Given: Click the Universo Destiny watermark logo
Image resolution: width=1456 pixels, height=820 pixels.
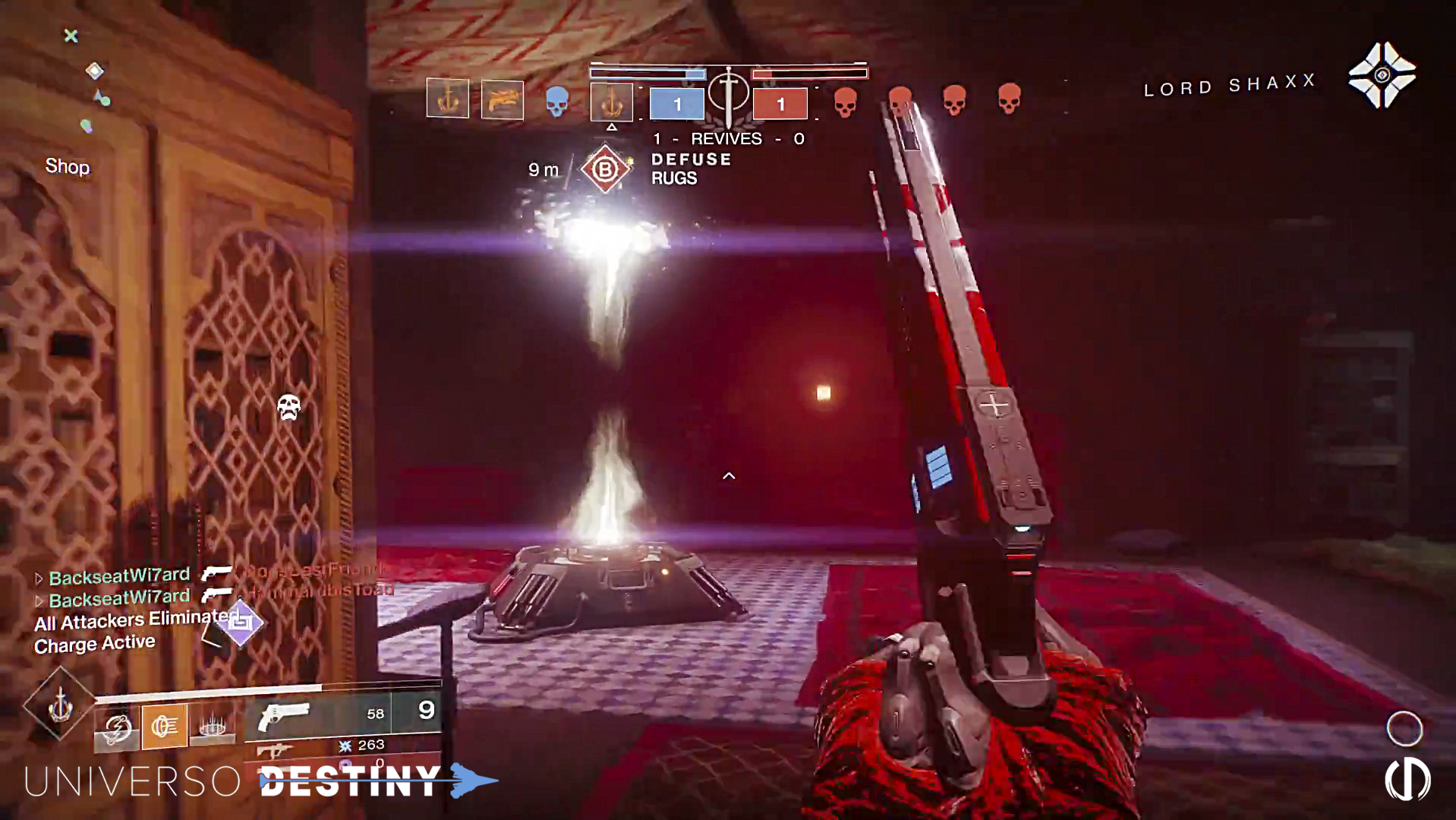Looking at the screenshot, I should 258,781.
